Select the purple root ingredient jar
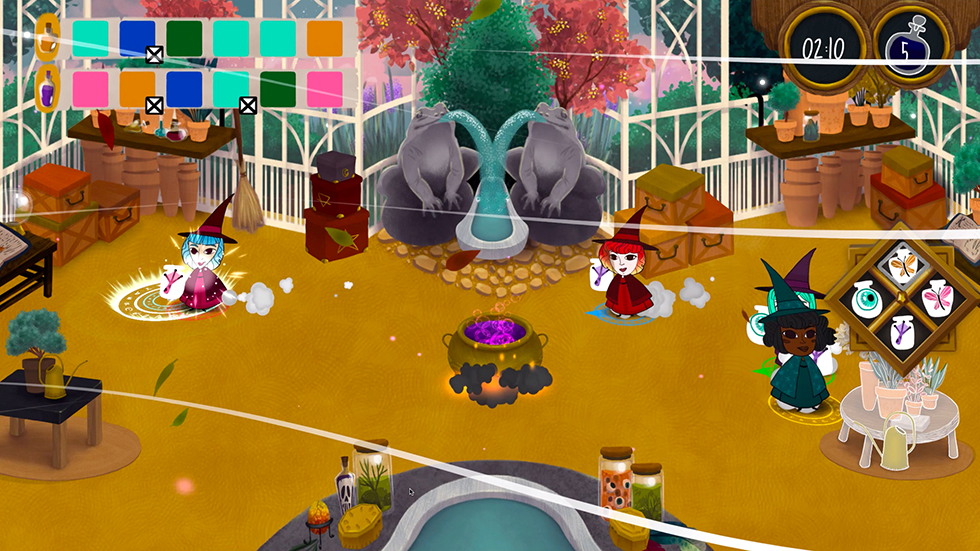 tap(904, 334)
